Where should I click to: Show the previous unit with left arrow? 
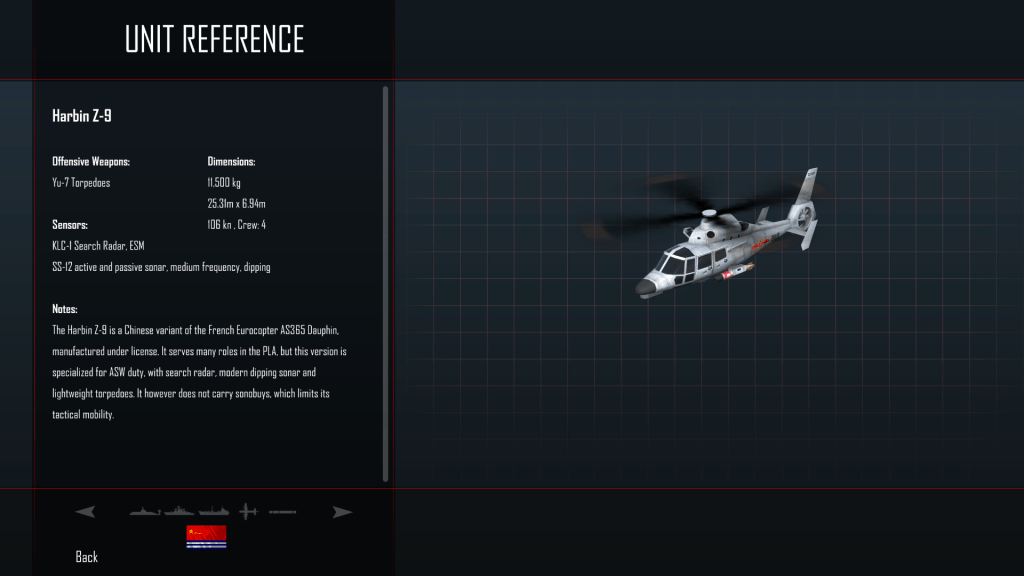tap(86, 512)
